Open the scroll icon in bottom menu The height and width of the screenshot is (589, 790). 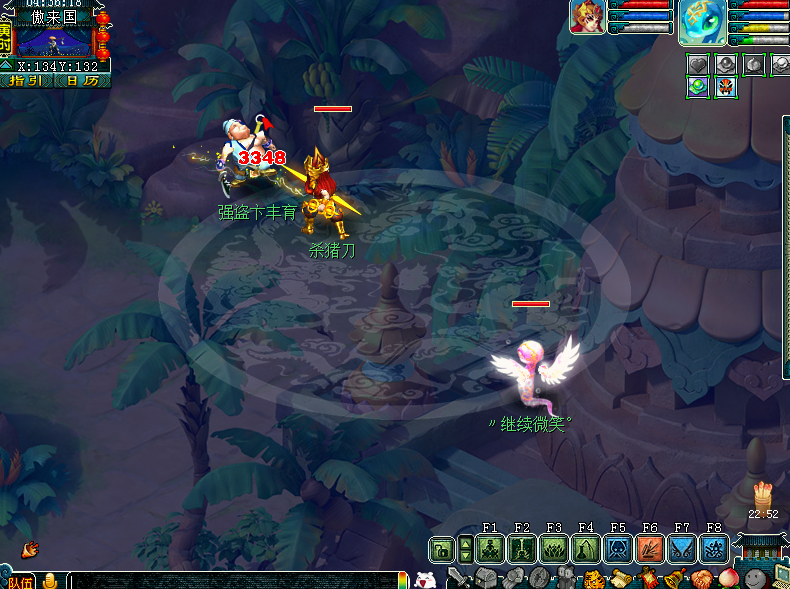[x=620, y=578]
